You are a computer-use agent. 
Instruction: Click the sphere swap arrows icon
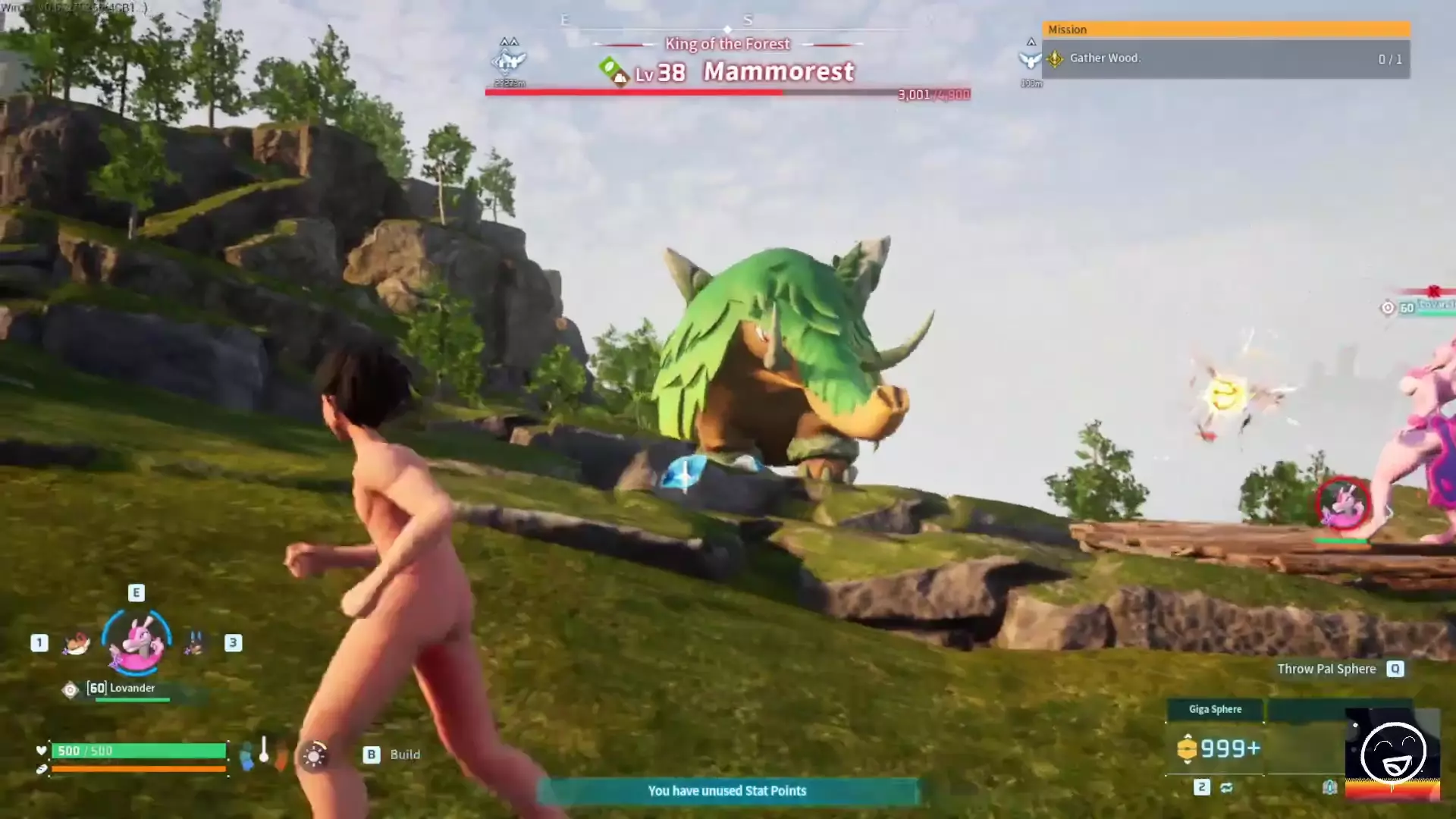click(x=1226, y=788)
